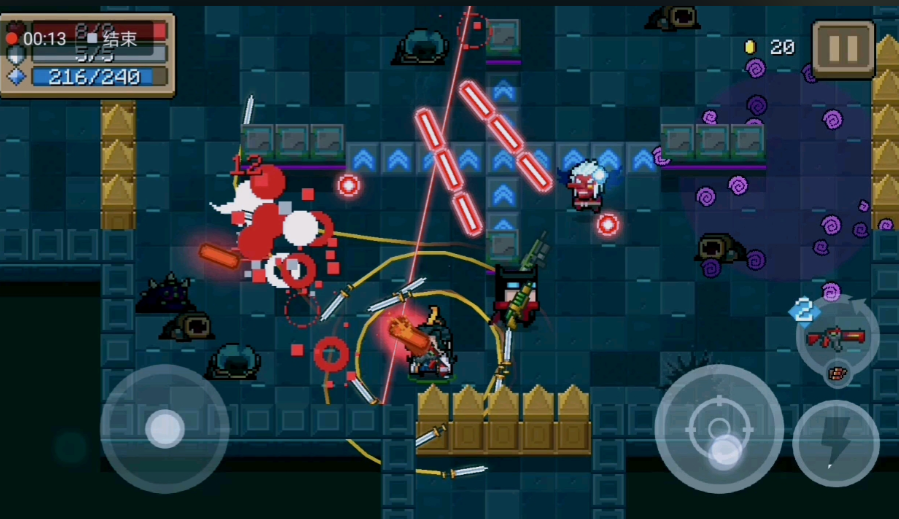Switch weapon using the red gun icon
Screen dimensions: 899x519
click(x=837, y=338)
